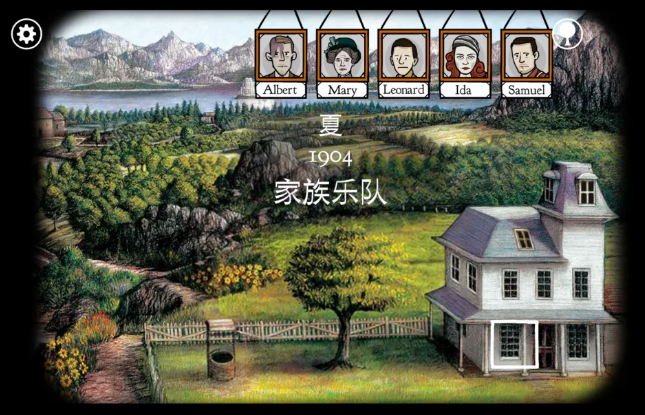Viewport: 645px width, 415px height.
Task: Choose Mary's framed portrait
Action: pos(342,56)
